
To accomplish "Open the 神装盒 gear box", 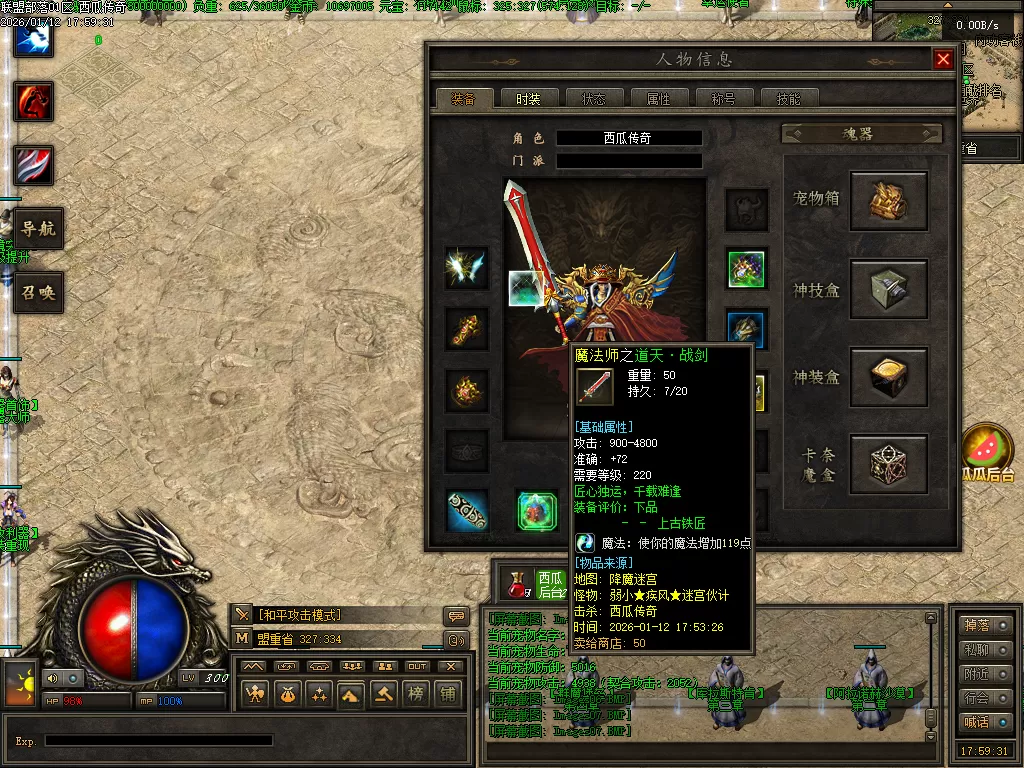I will pos(888,377).
